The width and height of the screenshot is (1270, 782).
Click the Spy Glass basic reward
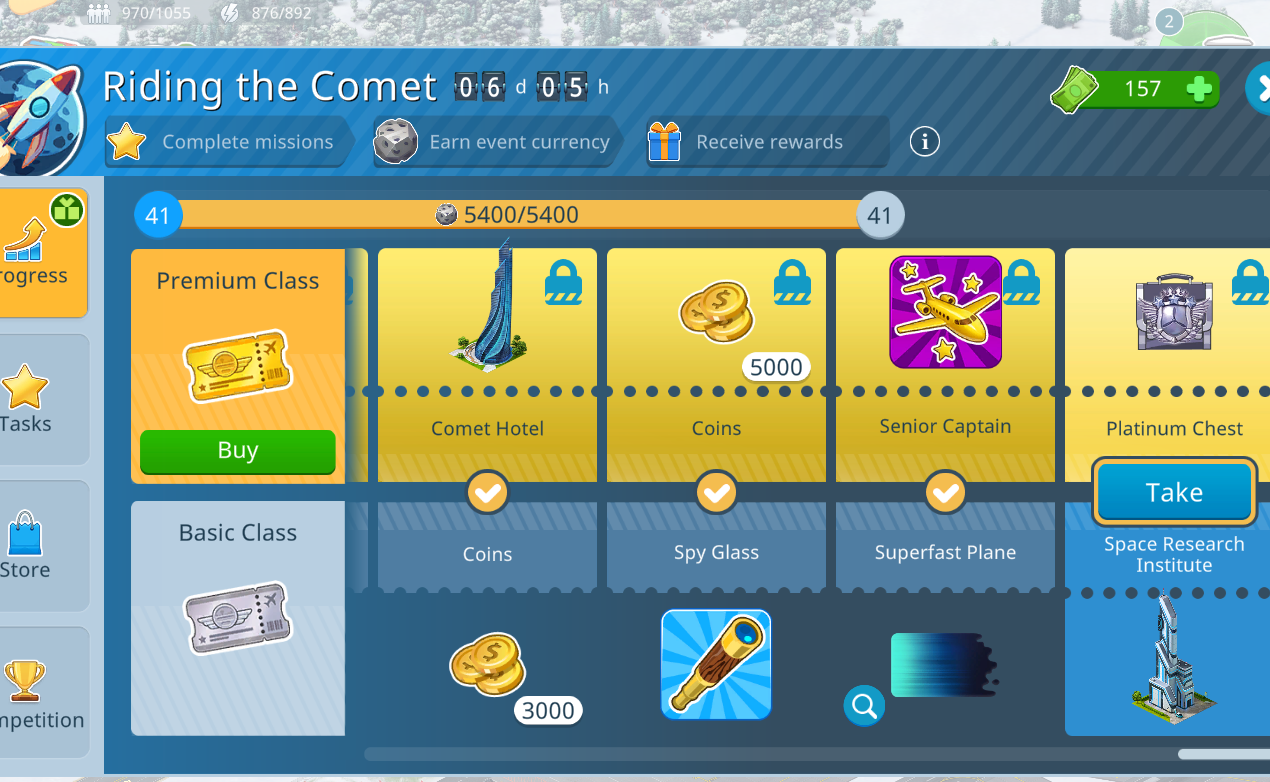[x=716, y=664]
